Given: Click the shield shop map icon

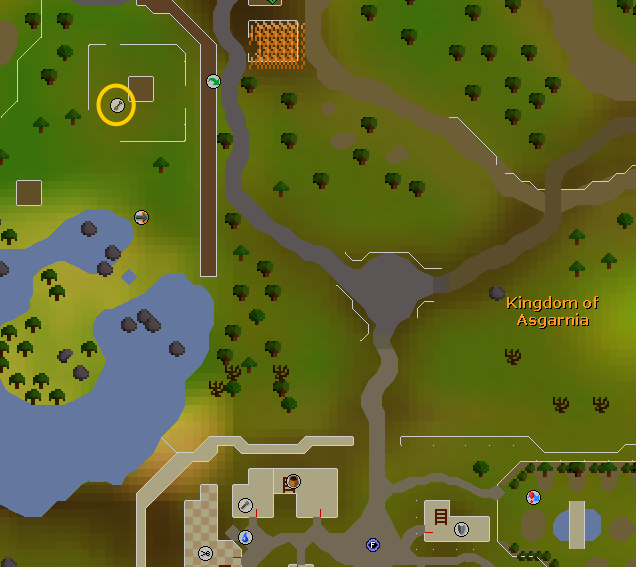Looking at the screenshot, I should [x=461, y=529].
